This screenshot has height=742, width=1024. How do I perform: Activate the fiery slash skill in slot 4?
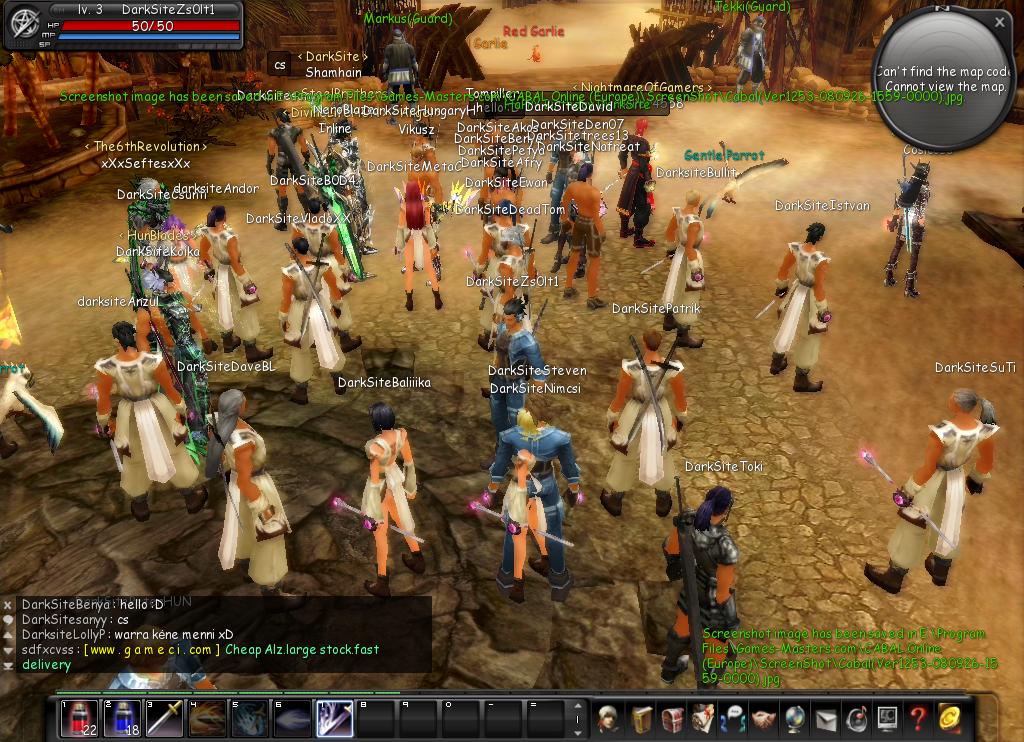point(208,718)
